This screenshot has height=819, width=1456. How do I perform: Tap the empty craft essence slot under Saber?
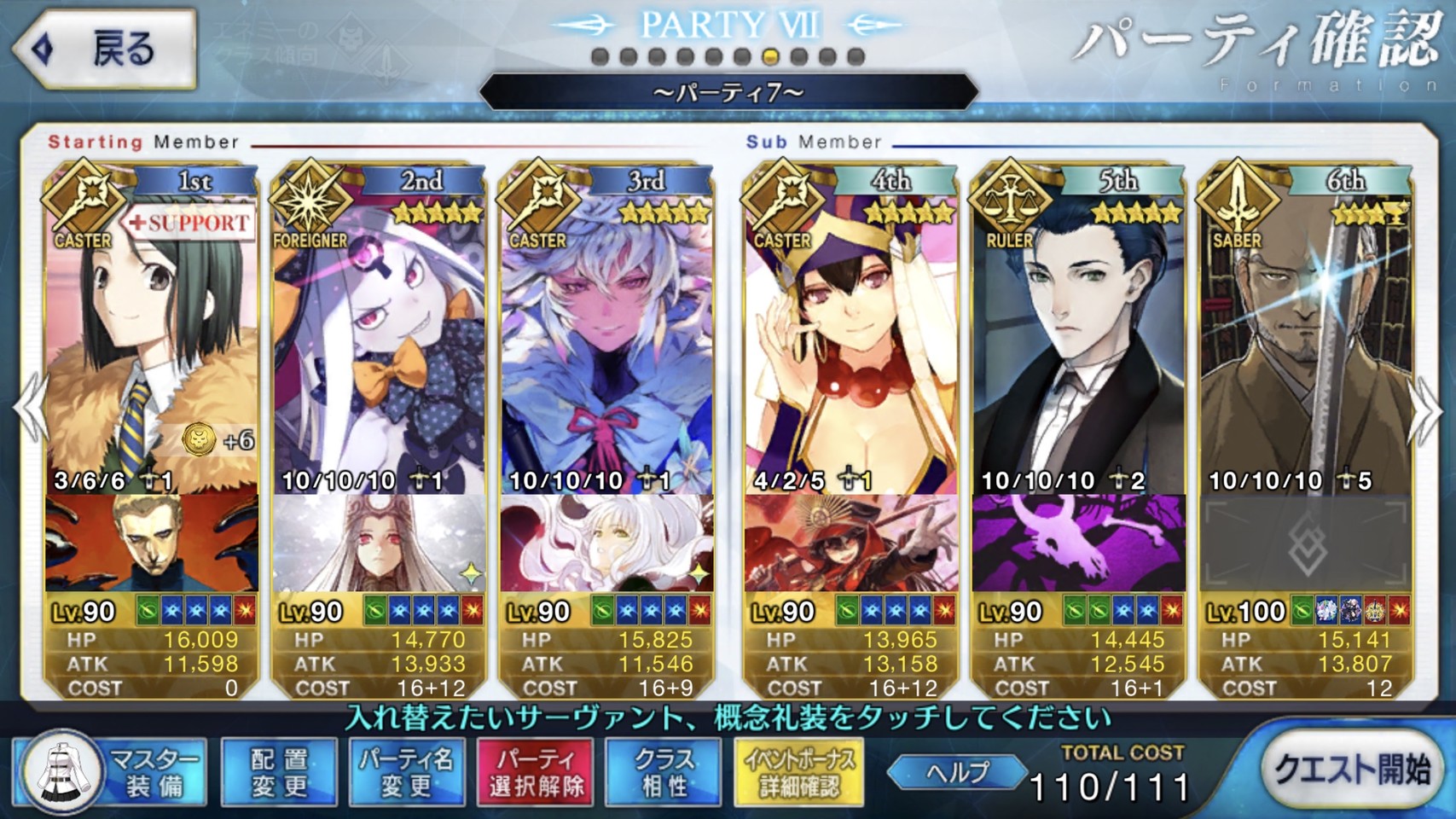tap(1306, 543)
